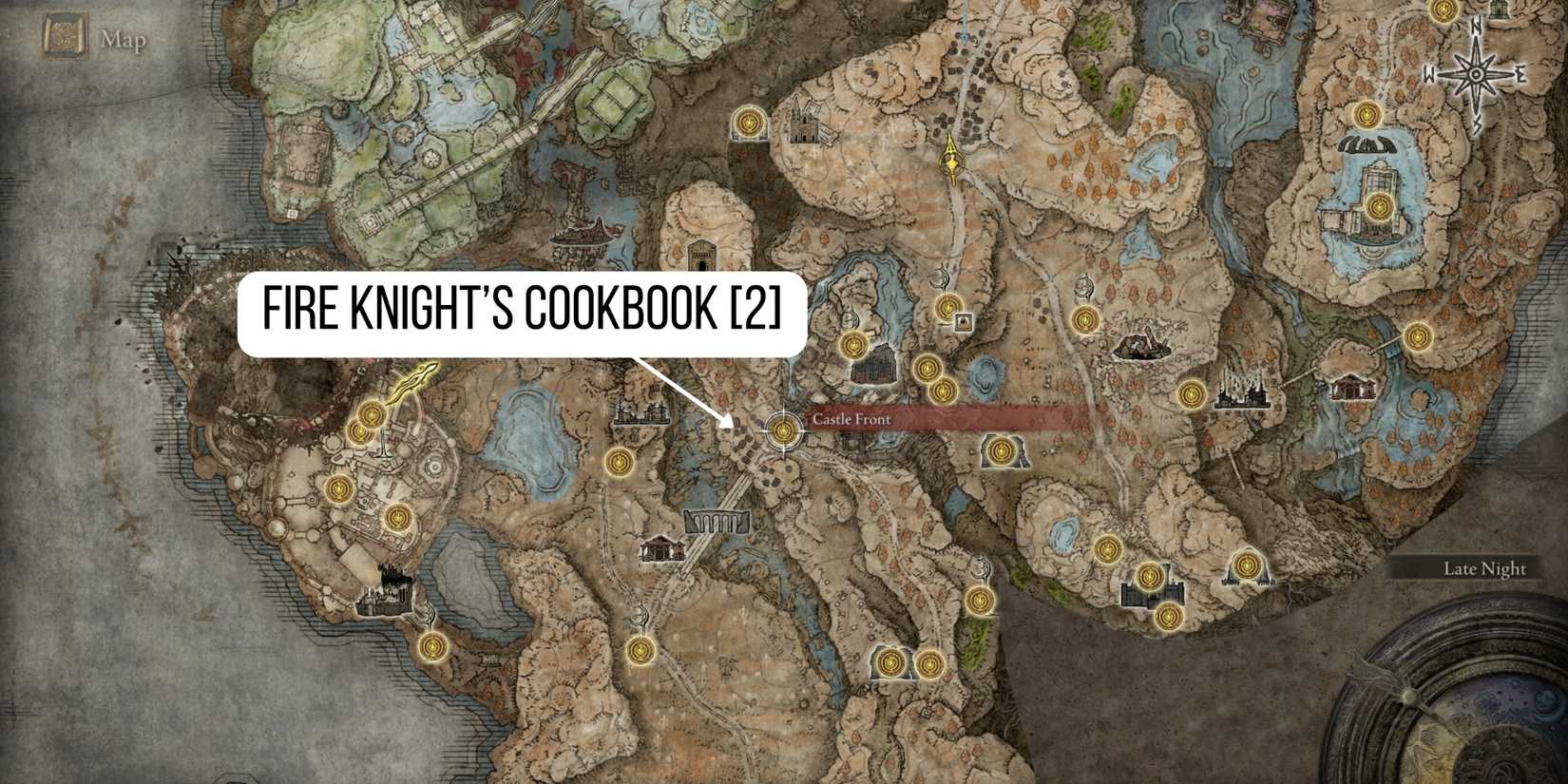
Task: Click the bridge landmark icon below Castle Front
Action: 718,523
